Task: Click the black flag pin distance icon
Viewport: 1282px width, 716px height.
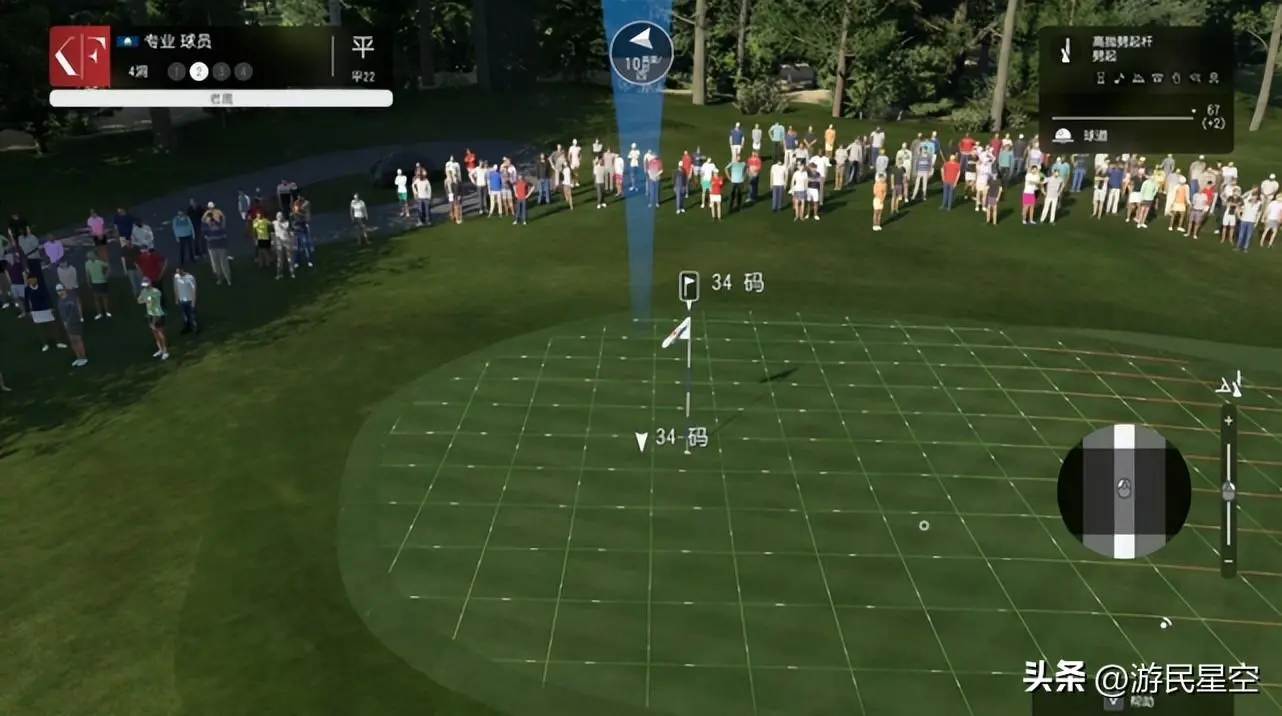Action: point(689,286)
